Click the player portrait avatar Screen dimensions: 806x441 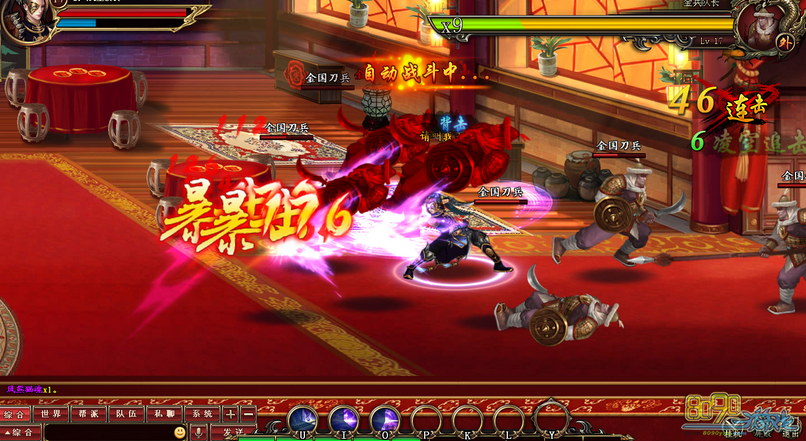[x=20, y=20]
